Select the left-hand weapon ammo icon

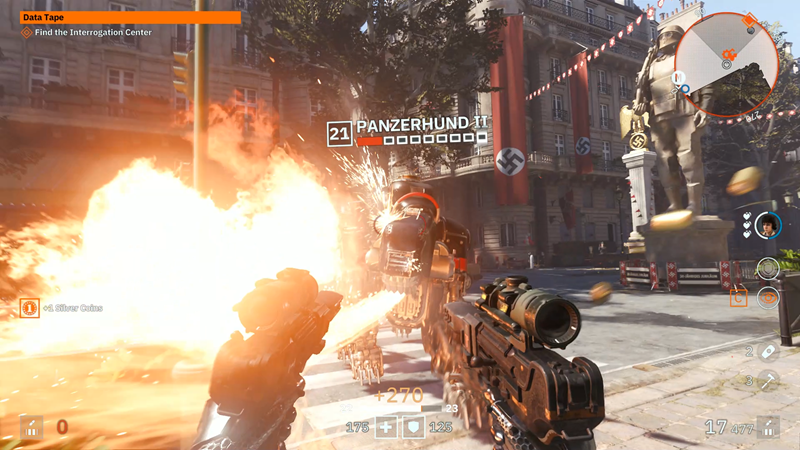click(x=31, y=427)
